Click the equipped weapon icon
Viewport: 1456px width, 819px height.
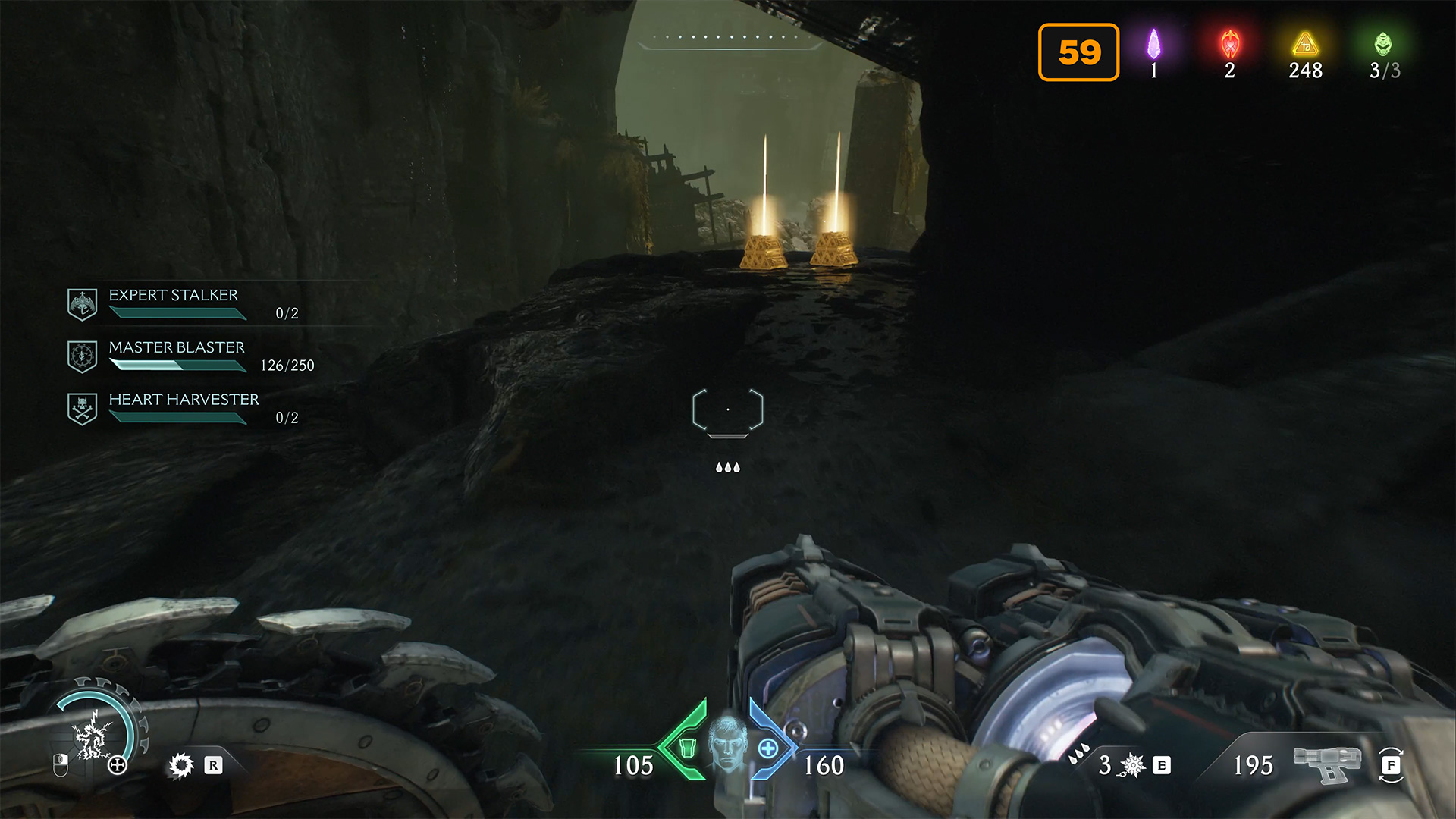pos(1327,763)
